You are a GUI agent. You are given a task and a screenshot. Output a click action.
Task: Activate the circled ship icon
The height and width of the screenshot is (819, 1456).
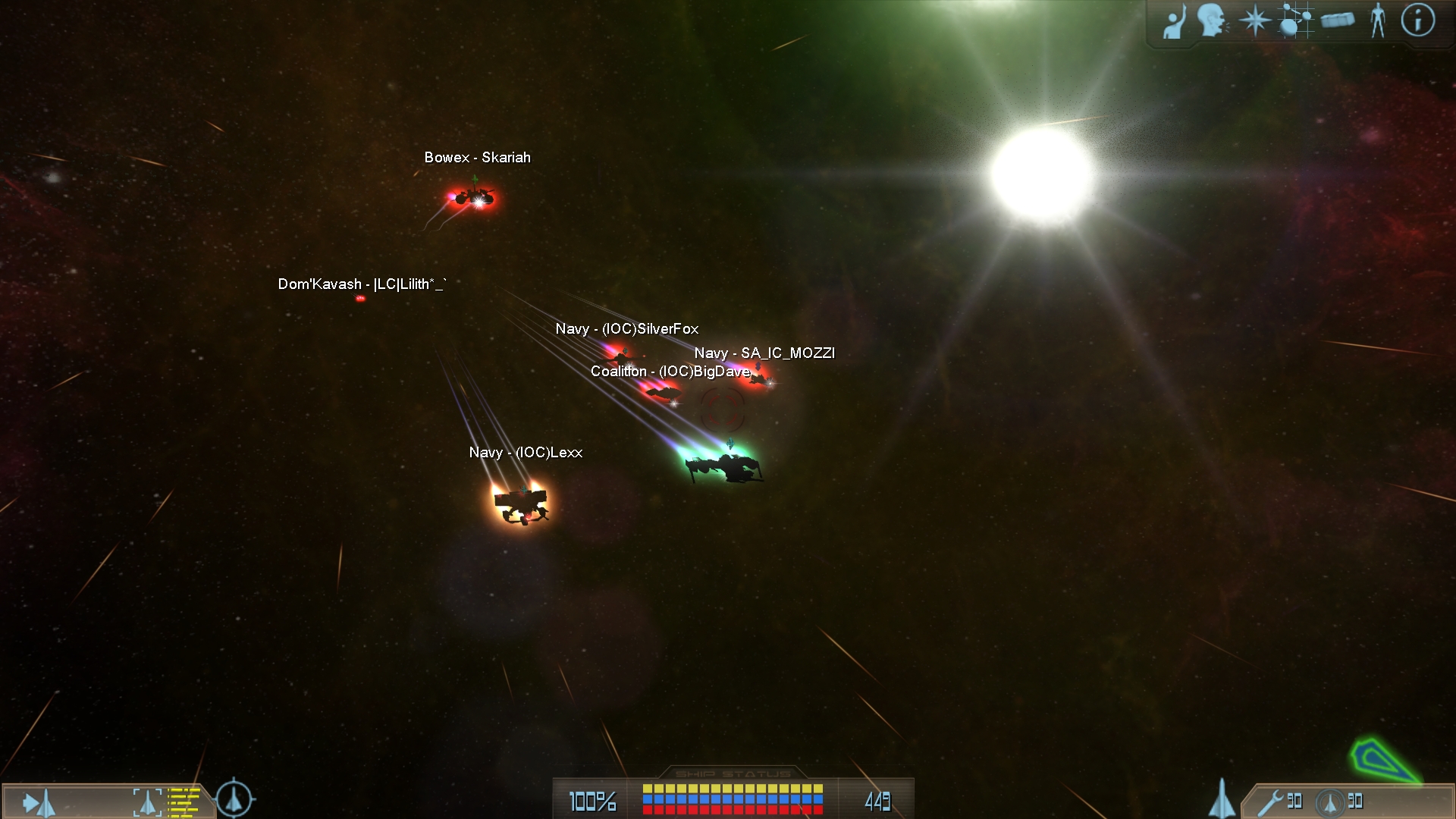1329,802
